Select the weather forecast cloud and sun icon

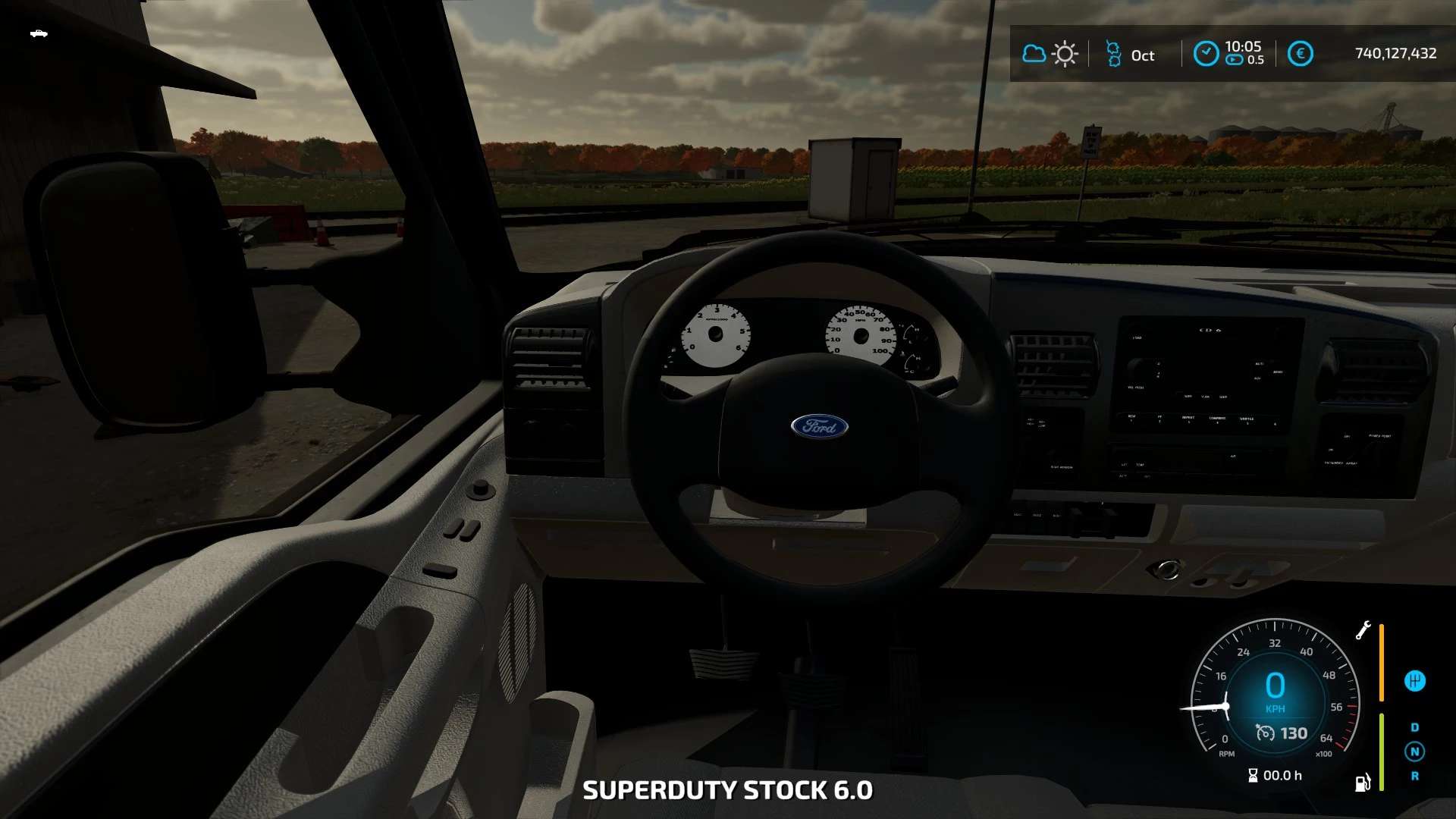point(1050,54)
